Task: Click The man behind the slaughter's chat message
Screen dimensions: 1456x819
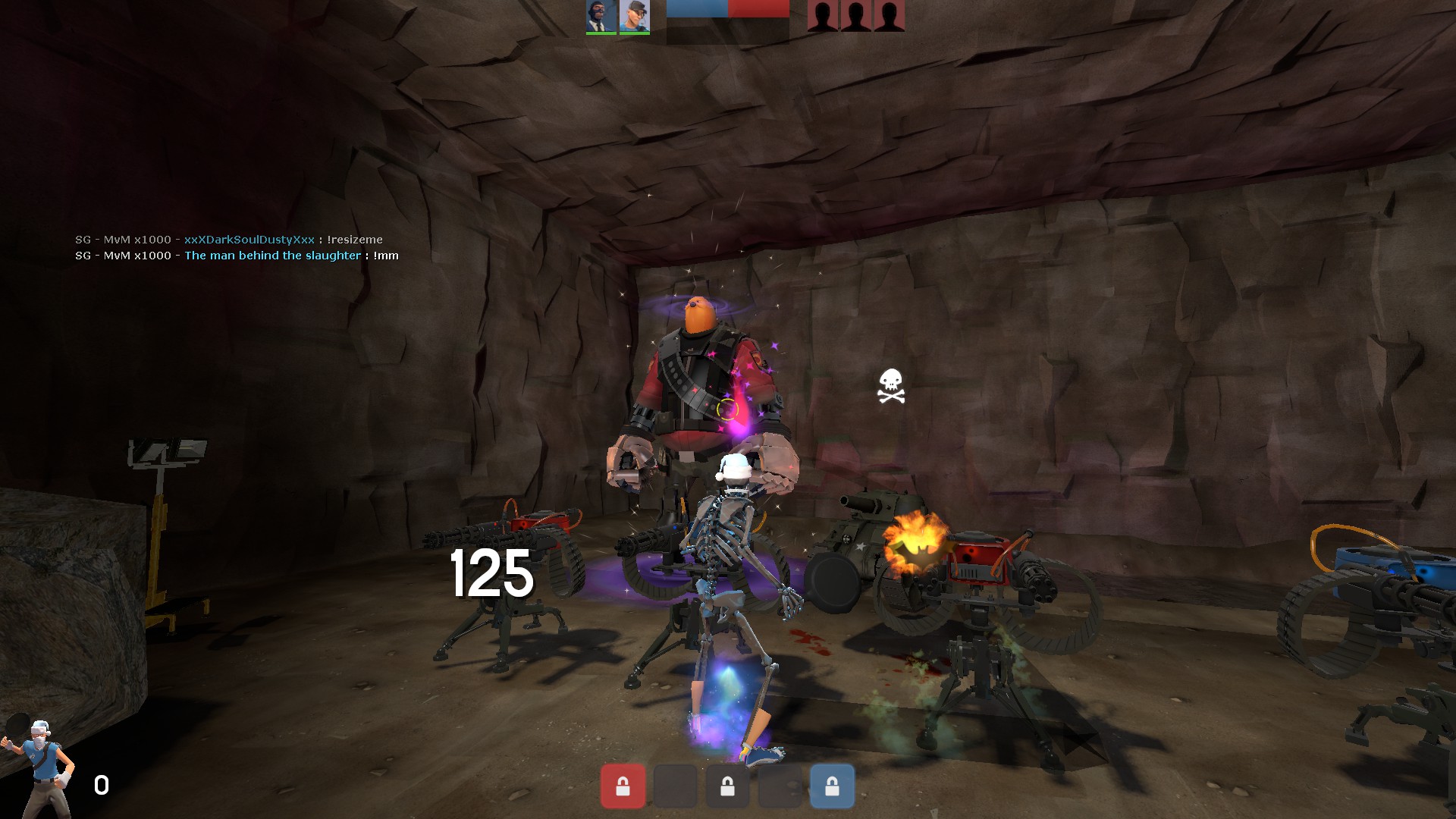Action: tap(386, 256)
